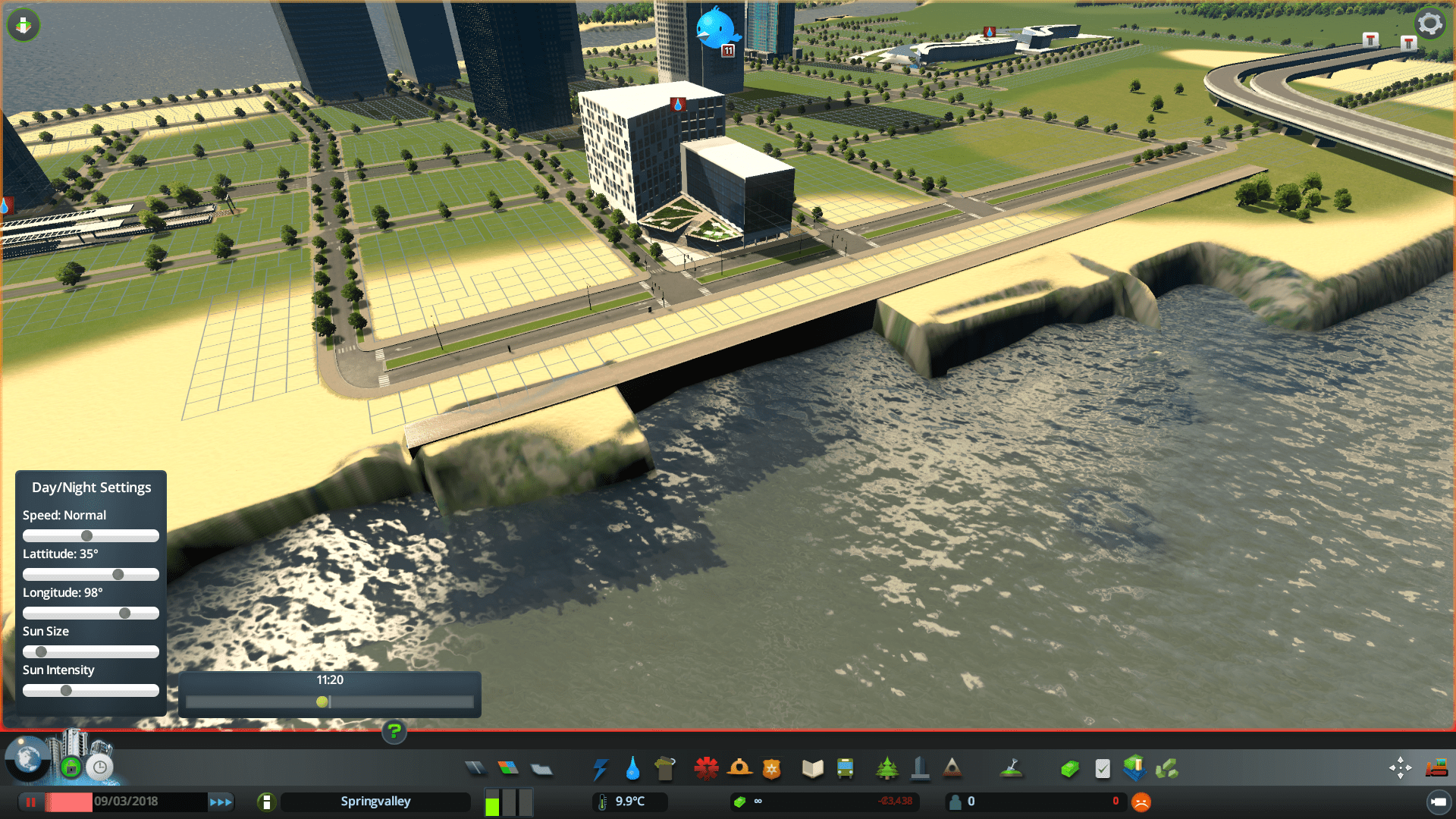Open the Parks and Recreation menu
The image size is (1456, 819).
887,768
